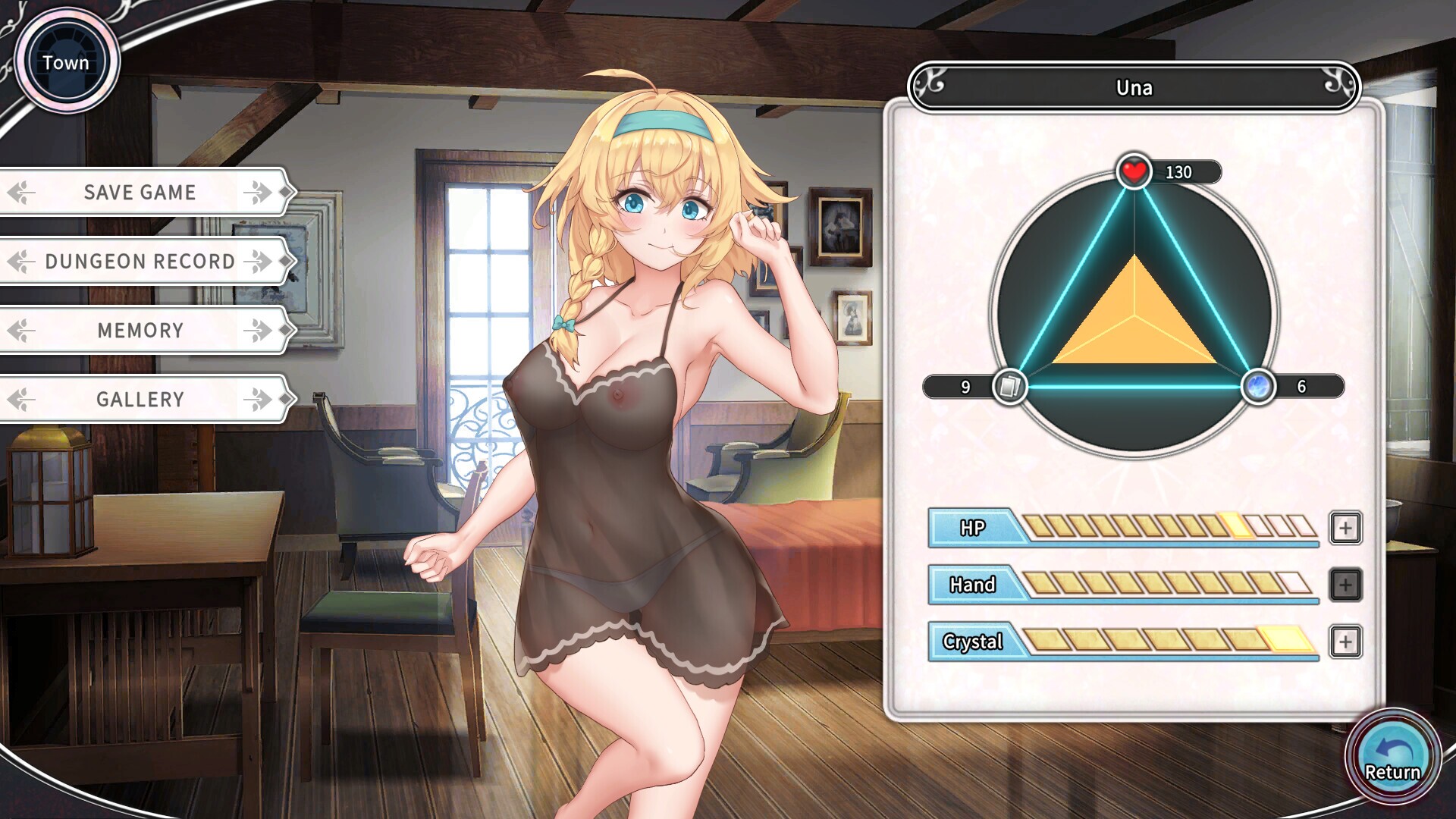Click the Una name plate
The height and width of the screenshot is (819, 1456).
pyautogui.click(x=1133, y=87)
